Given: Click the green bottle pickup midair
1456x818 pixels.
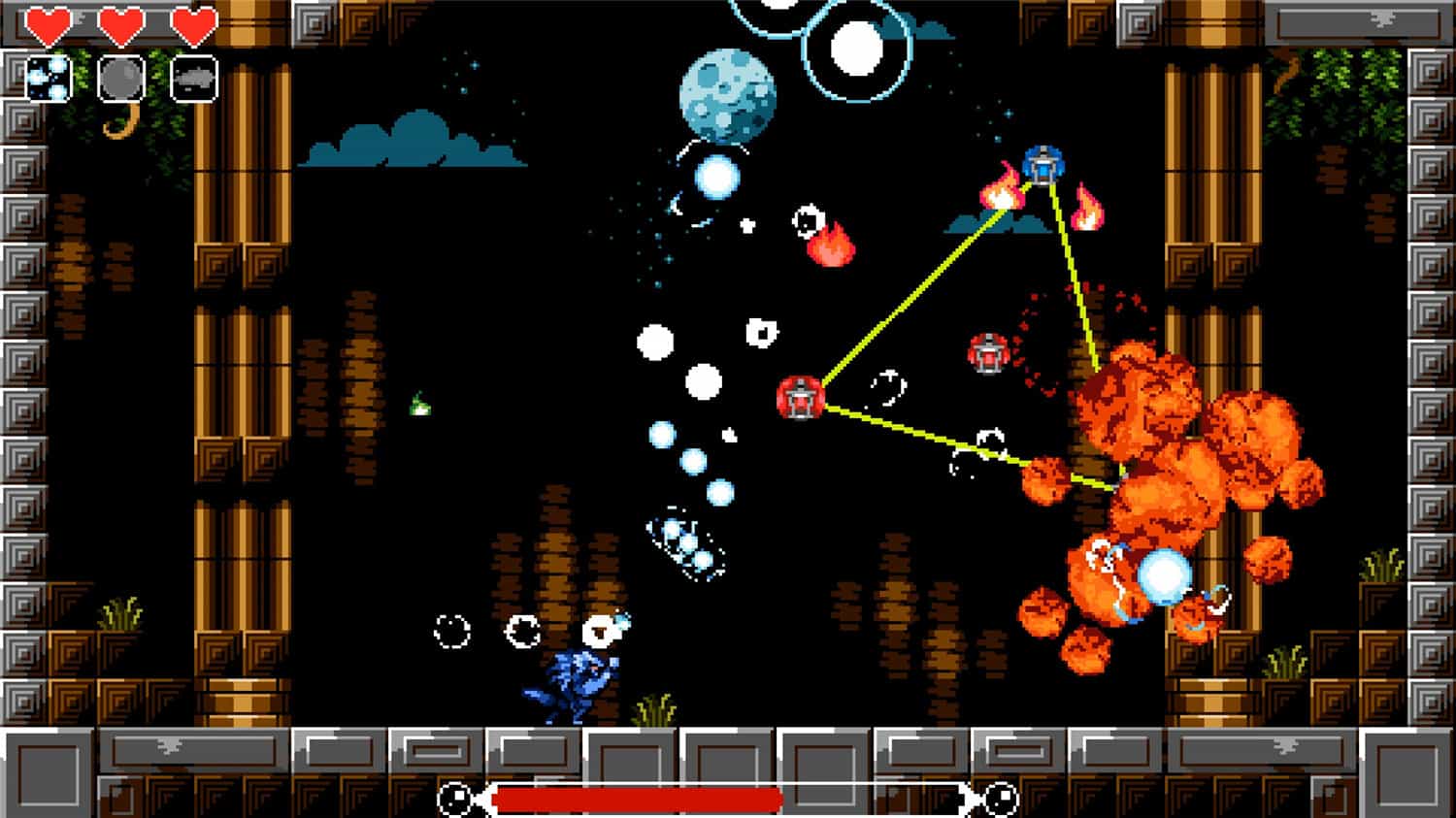Looking at the screenshot, I should click(422, 406).
